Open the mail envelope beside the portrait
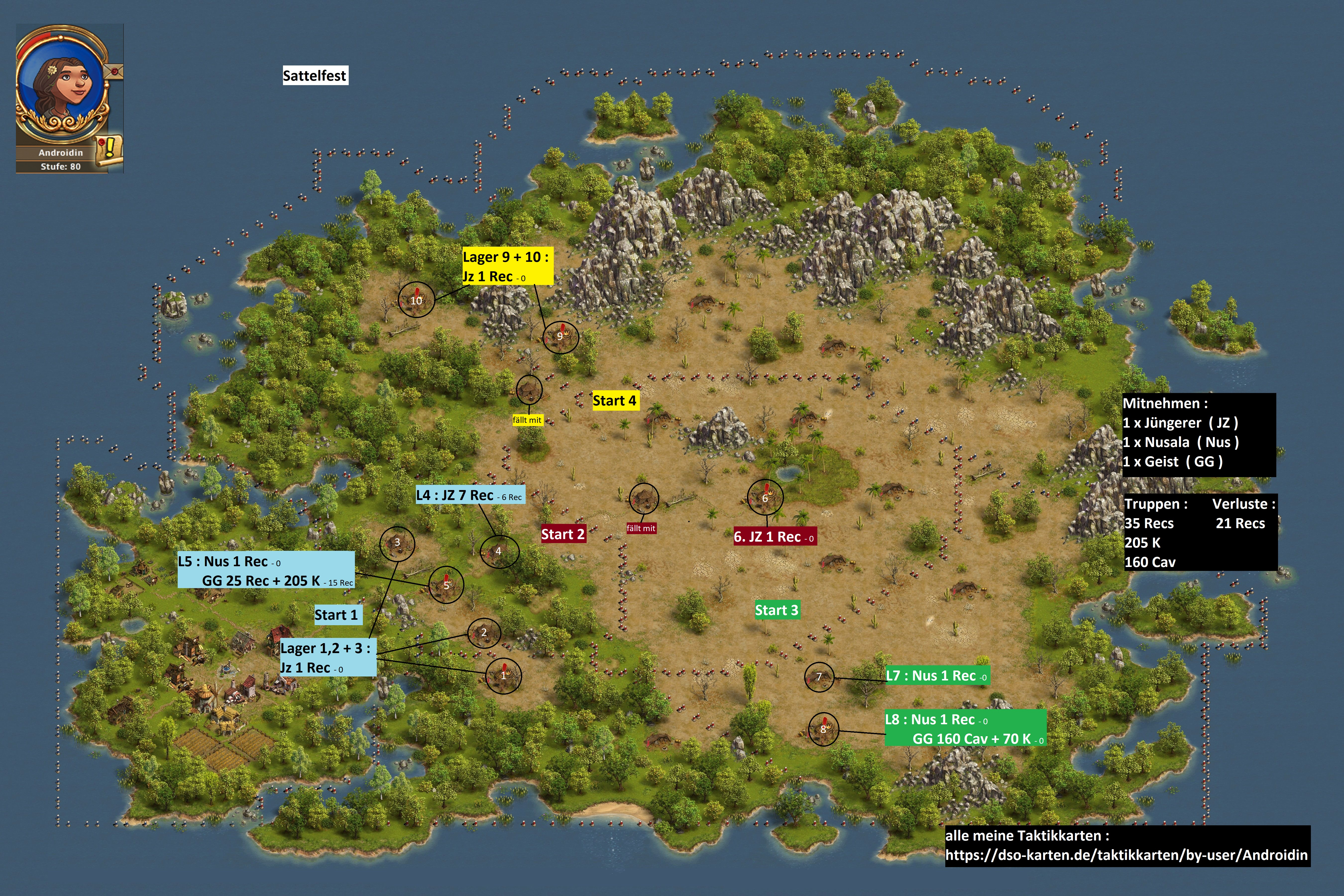This screenshot has width=1344, height=896. tap(114, 73)
